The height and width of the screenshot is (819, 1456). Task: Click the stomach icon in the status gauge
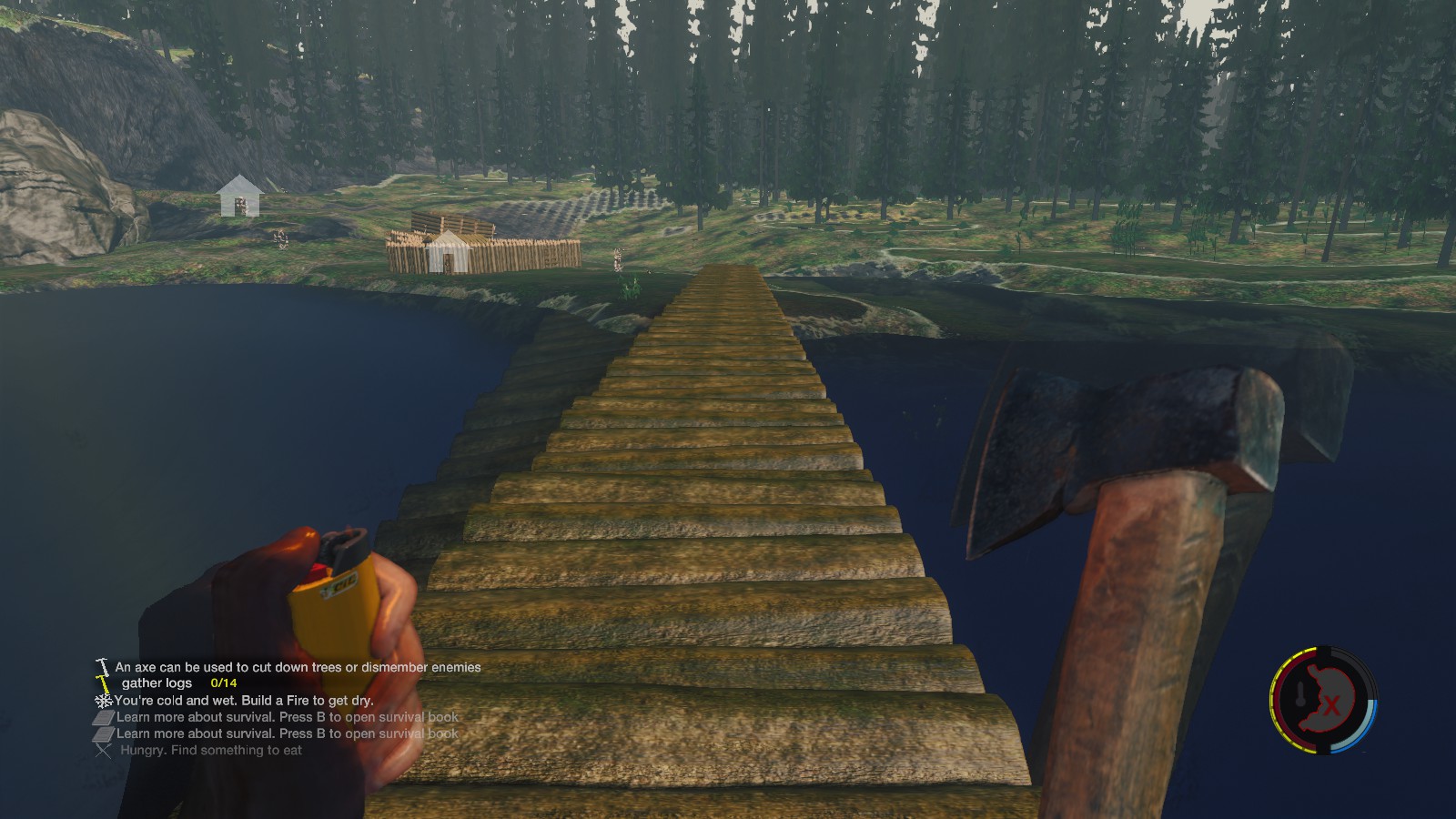tap(1331, 701)
